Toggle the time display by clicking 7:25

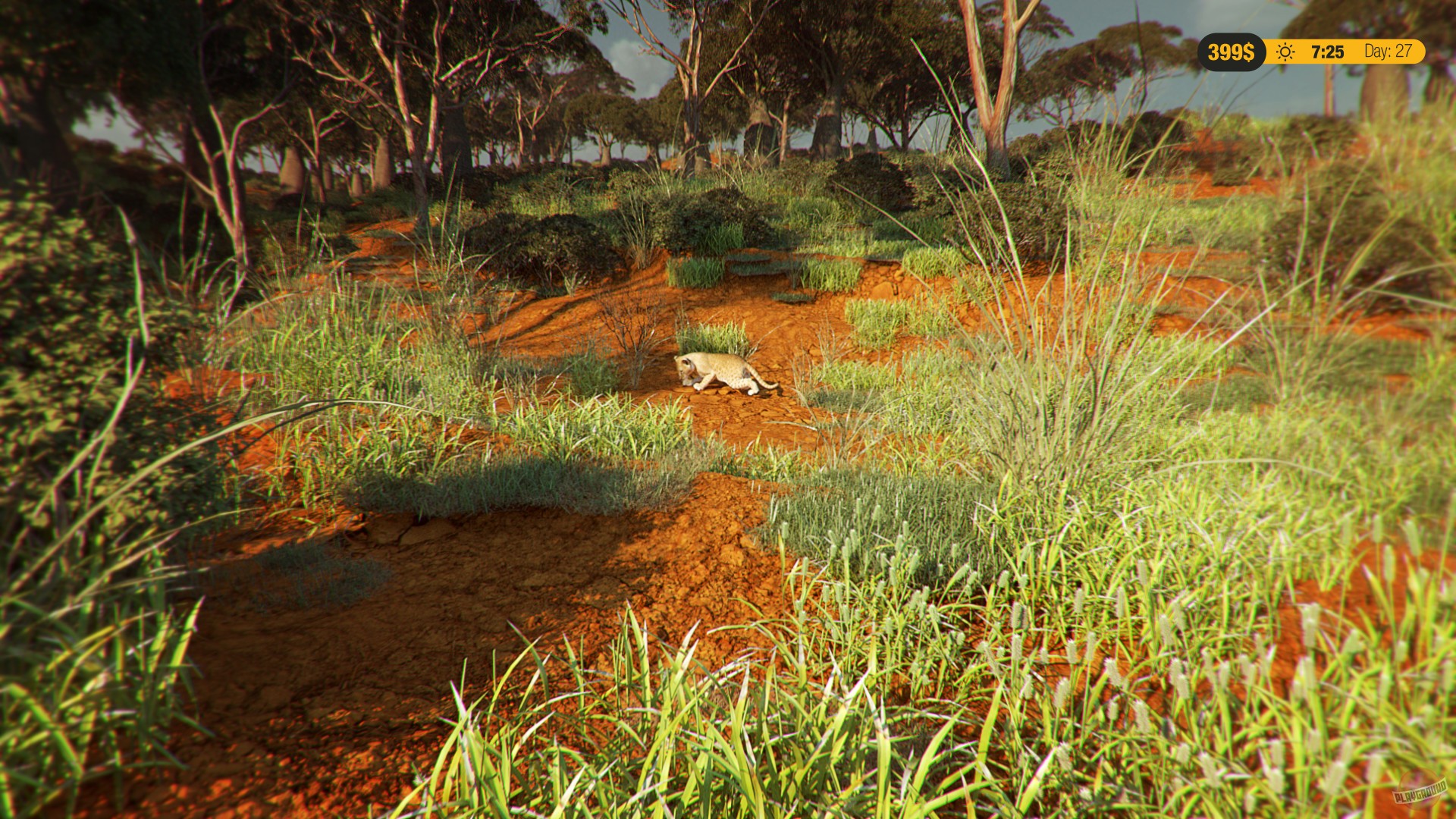pyautogui.click(x=1326, y=52)
